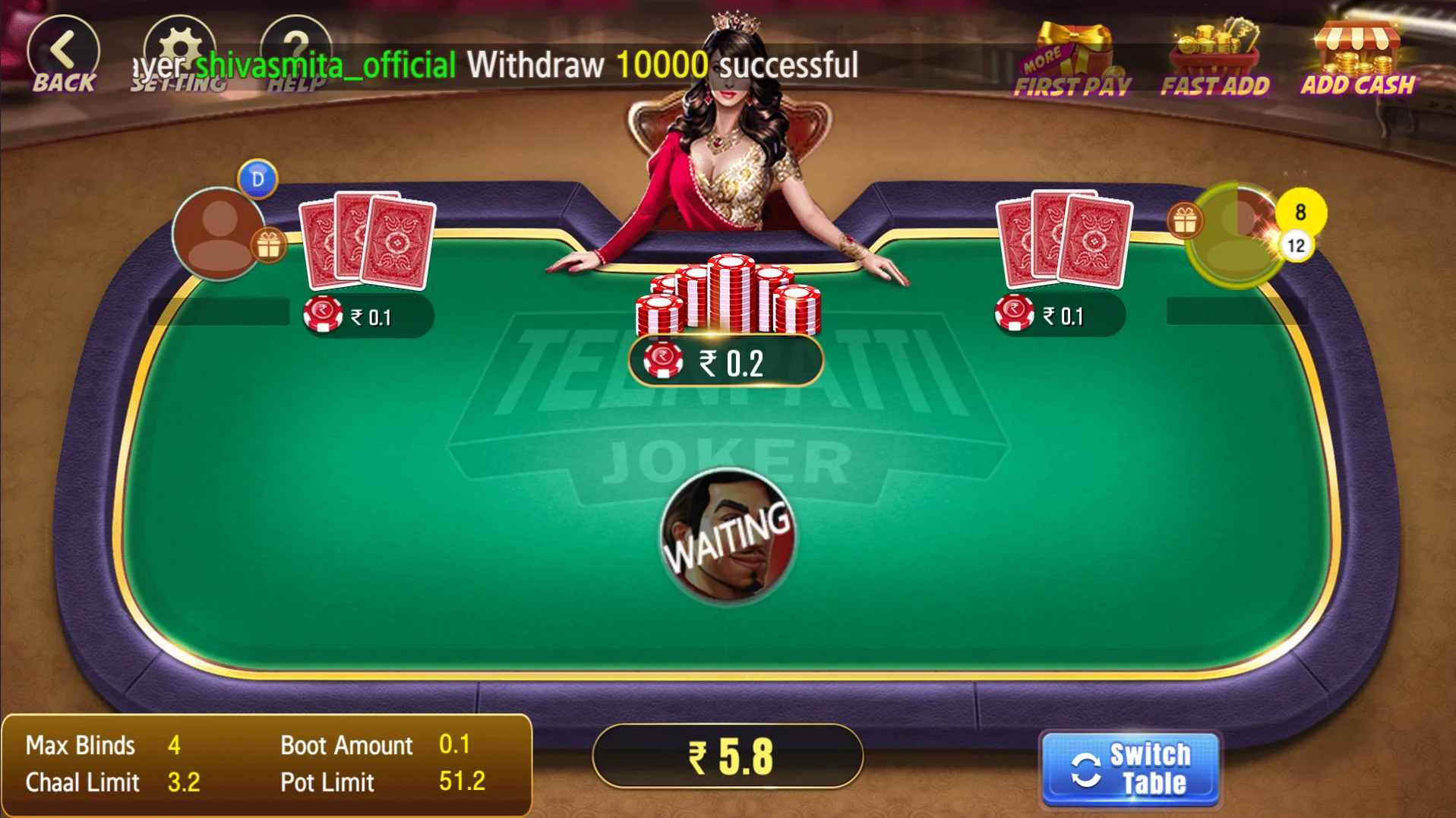Screen dimensions: 1456x818
Task: Select the left player's avatar with D badge
Action: pos(218,232)
